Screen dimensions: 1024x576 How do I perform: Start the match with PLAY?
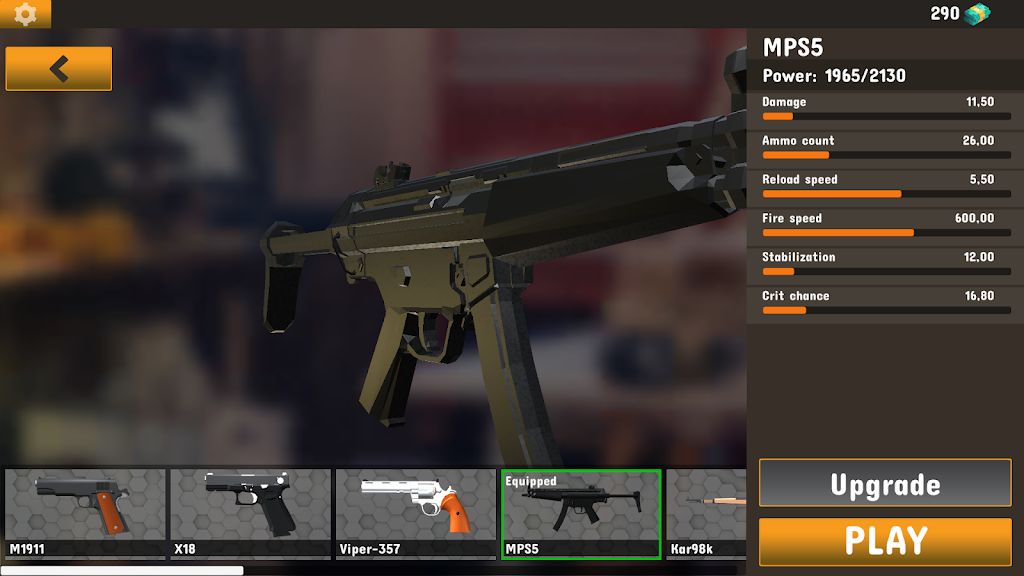pos(885,541)
